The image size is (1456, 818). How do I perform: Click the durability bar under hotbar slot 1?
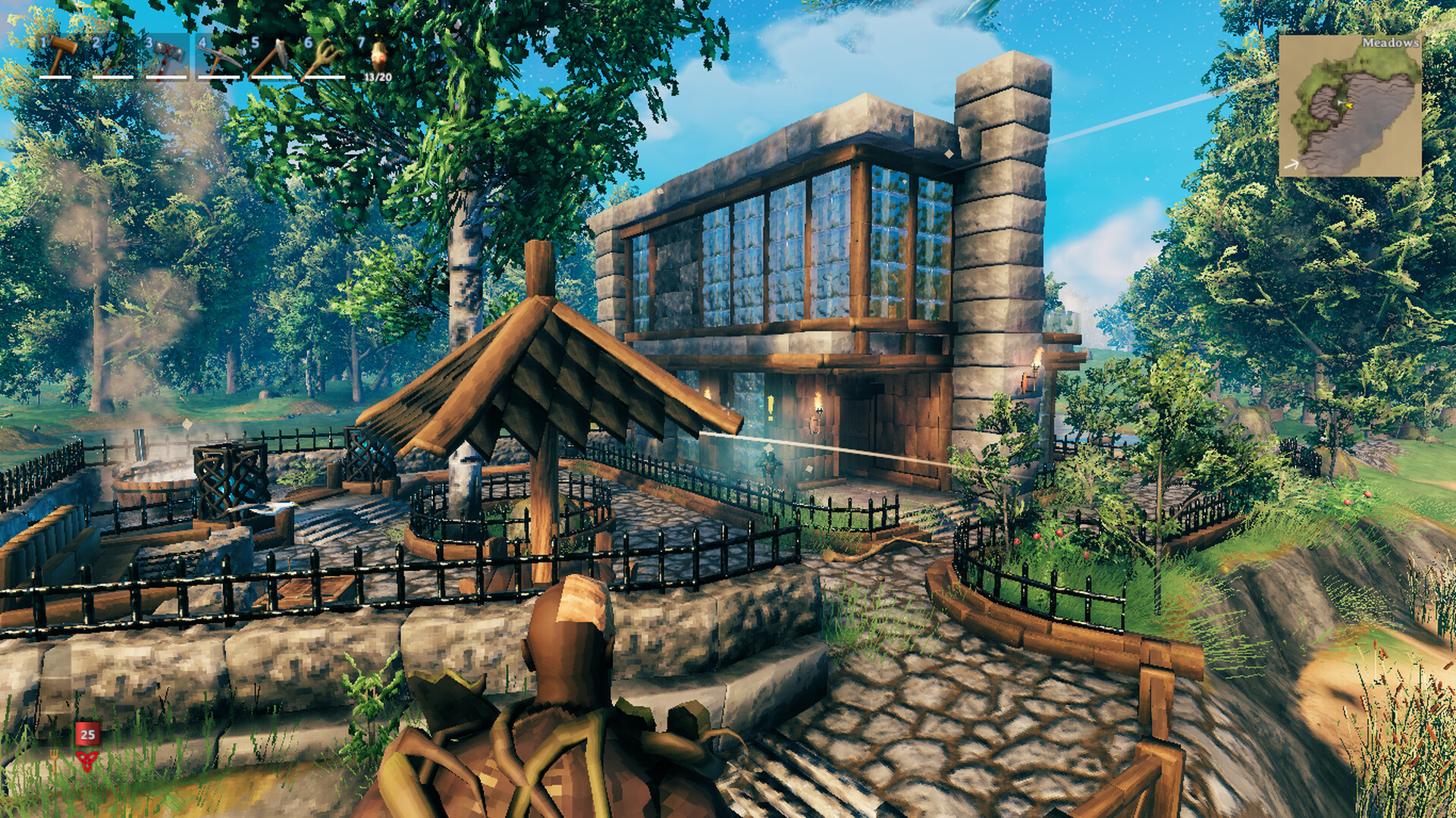pyautogui.click(x=56, y=77)
